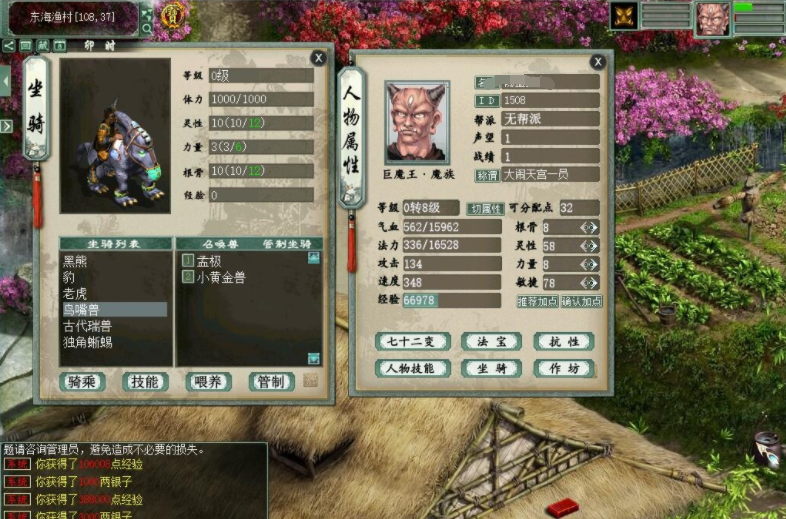Click the 管制 control button

coord(271,381)
